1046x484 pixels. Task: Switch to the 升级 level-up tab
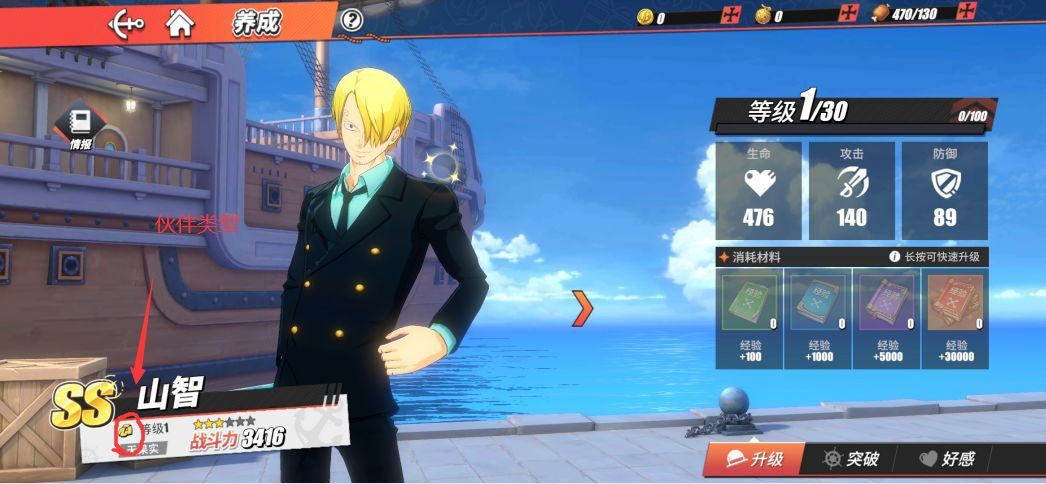(753, 459)
